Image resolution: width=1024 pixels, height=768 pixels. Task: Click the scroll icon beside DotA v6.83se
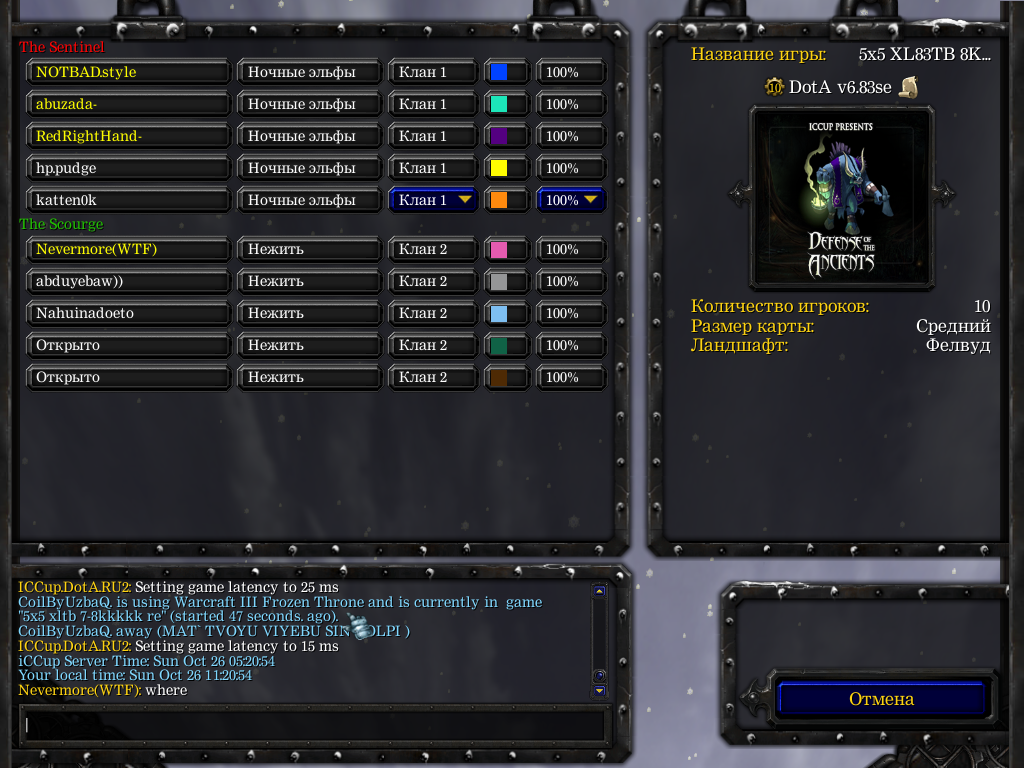(908, 87)
